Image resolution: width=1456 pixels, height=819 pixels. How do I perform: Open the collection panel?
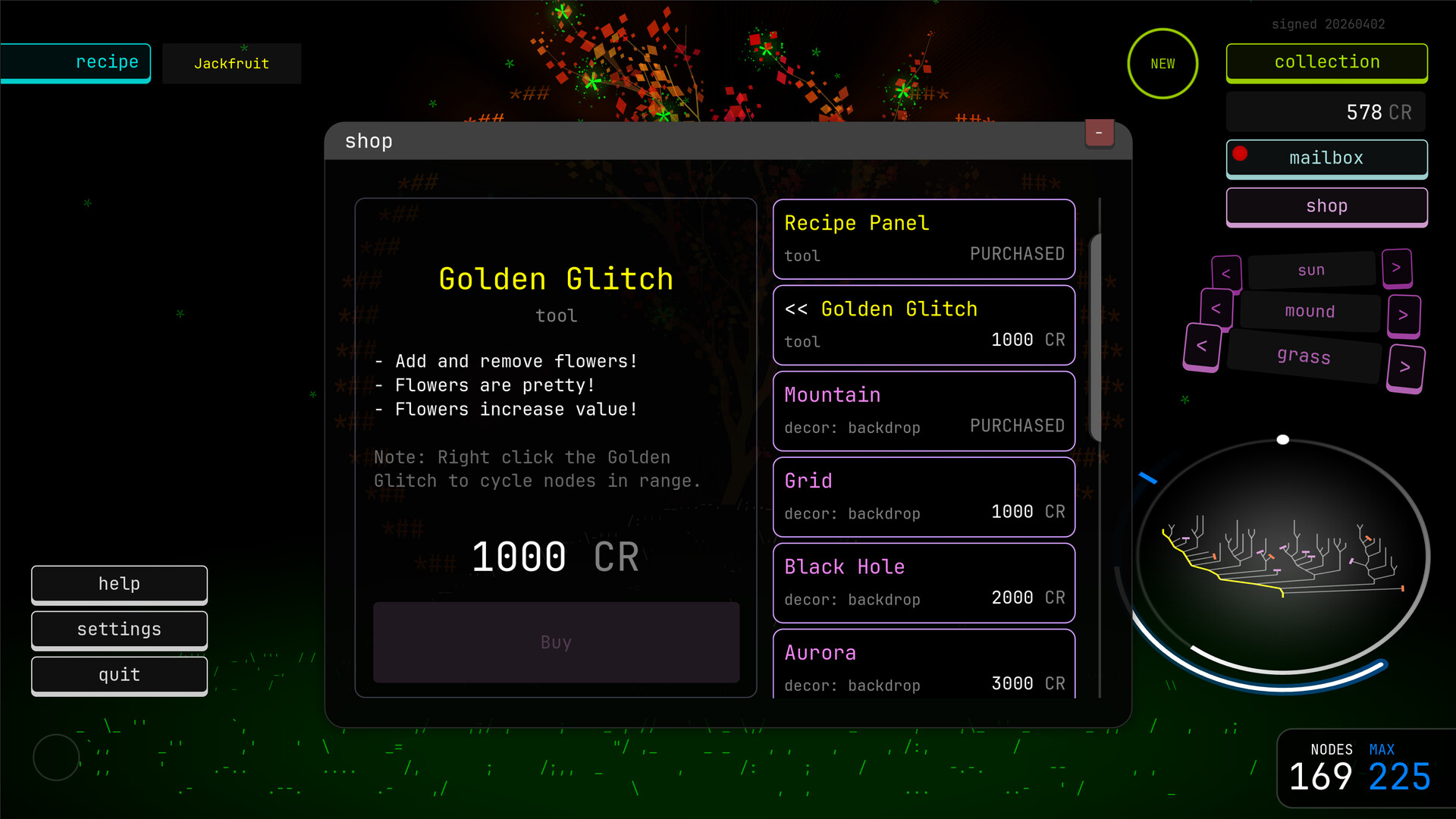[x=1326, y=62]
